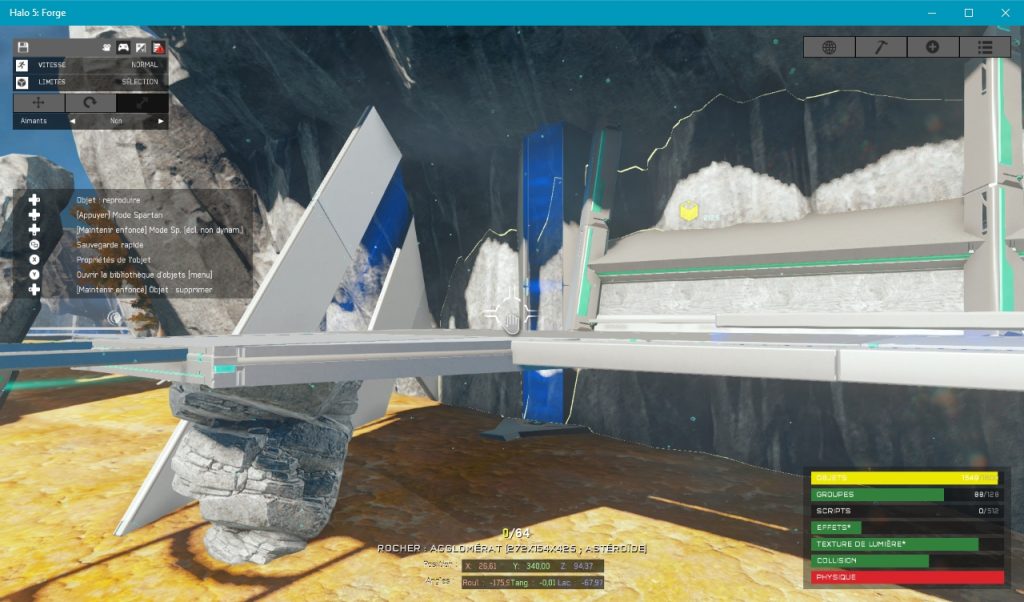1024x602 pixels.
Task: Close the Halo 5: Forge window
Action: tap(1005, 13)
